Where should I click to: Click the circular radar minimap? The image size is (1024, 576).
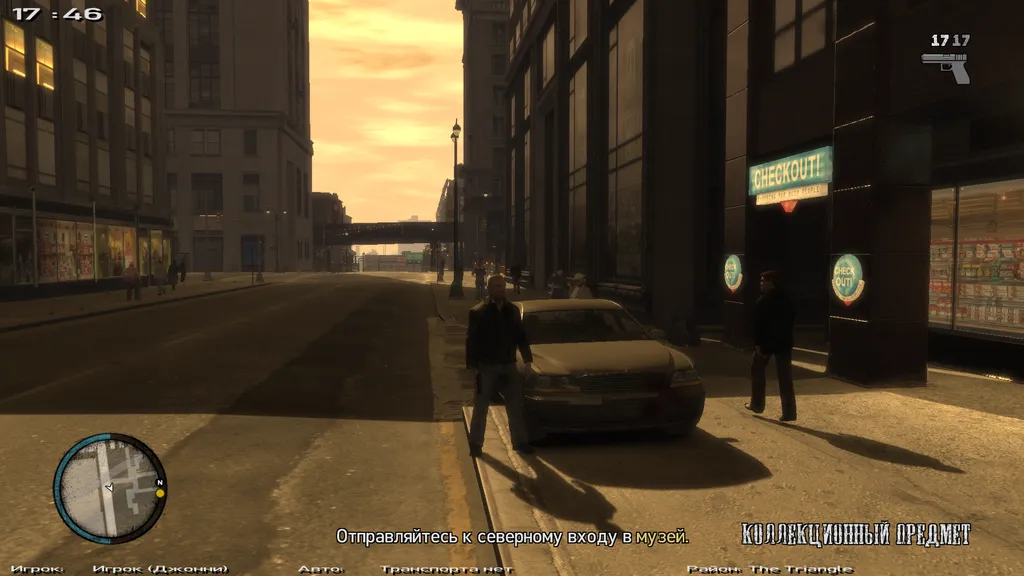pyautogui.click(x=109, y=488)
